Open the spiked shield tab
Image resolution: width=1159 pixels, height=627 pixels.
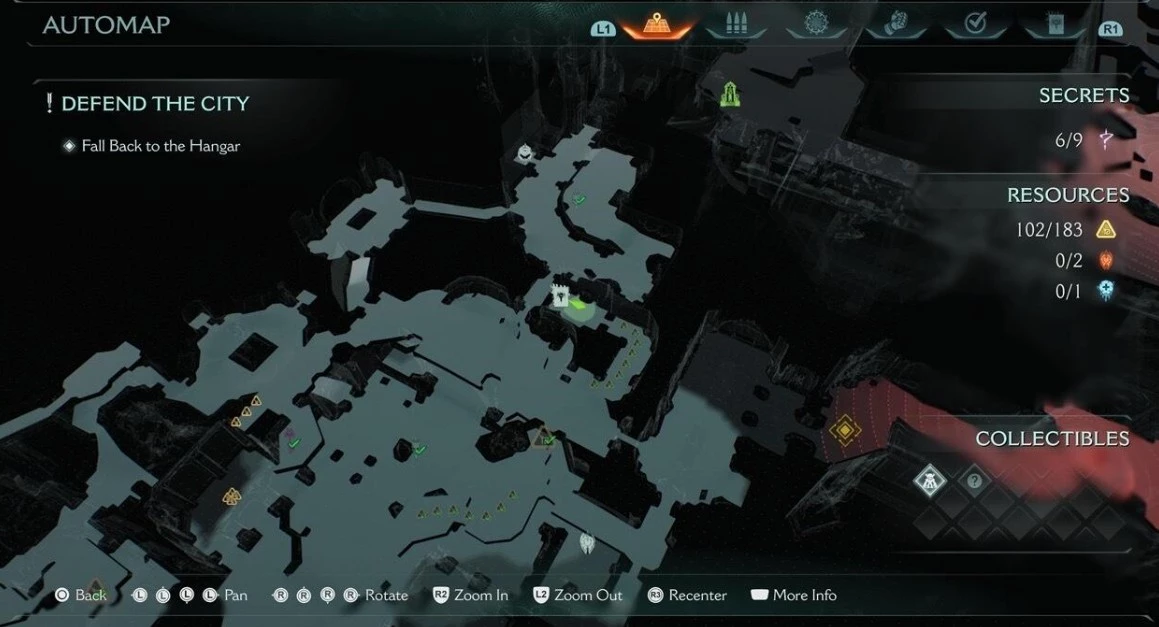817,25
